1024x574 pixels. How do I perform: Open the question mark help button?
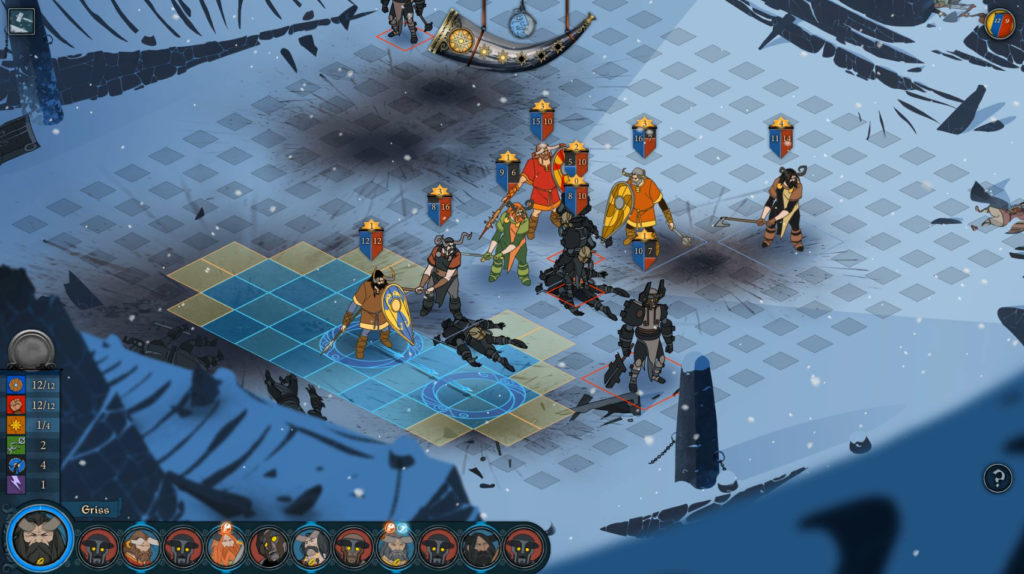tap(997, 478)
